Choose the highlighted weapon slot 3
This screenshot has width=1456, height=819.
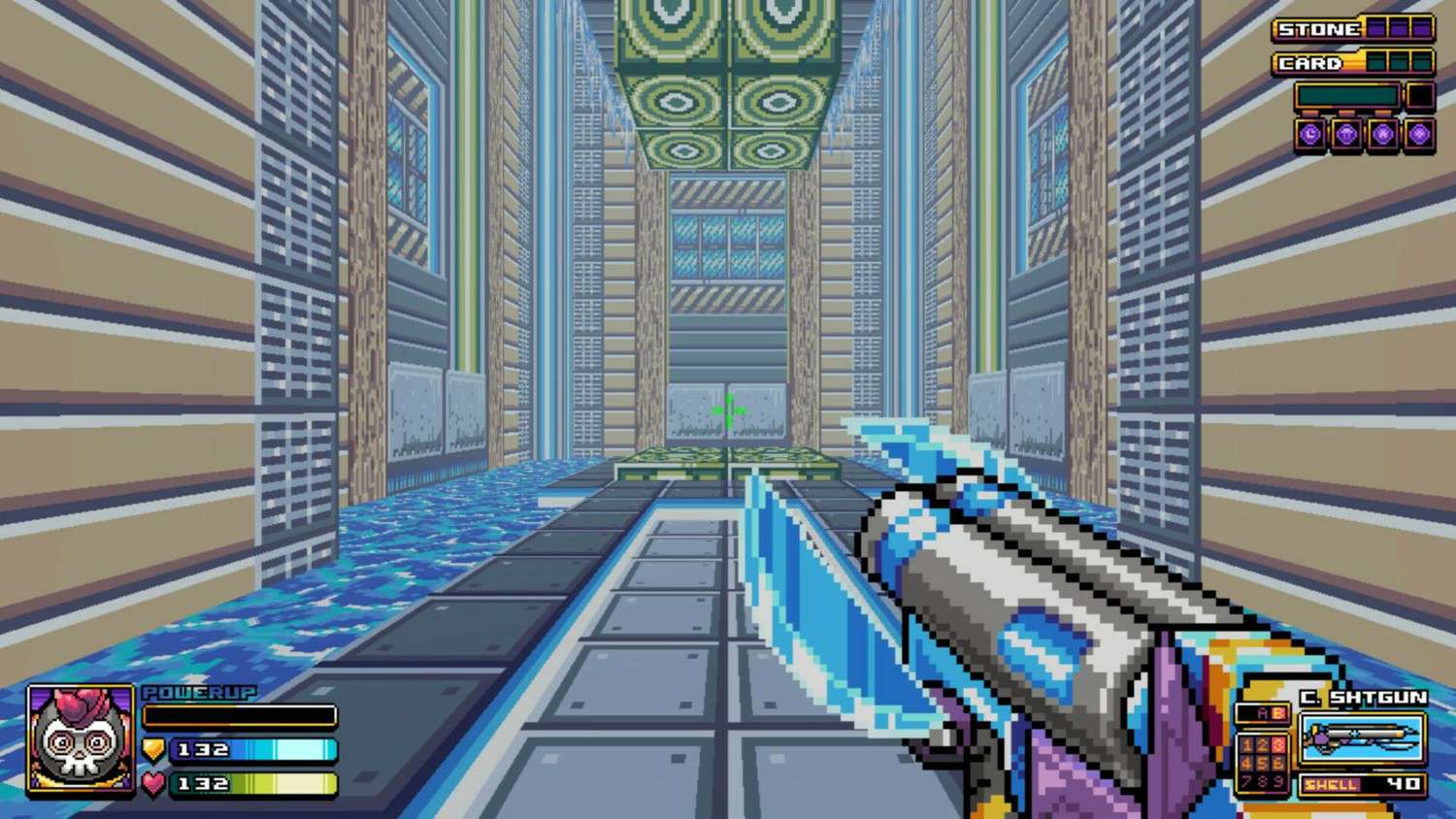[x=1278, y=744]
